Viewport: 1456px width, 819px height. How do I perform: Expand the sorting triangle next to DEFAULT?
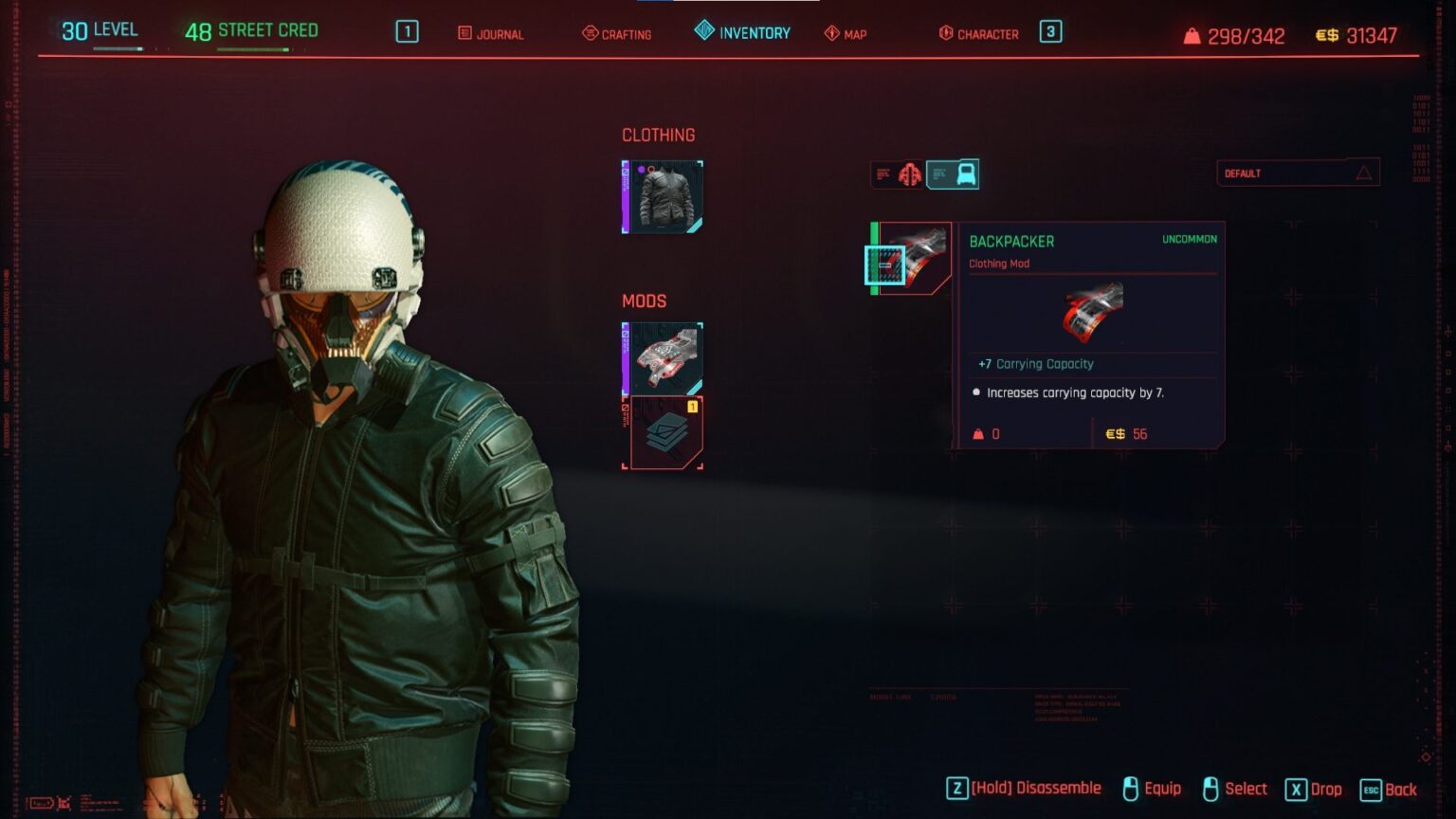[1363, 173]
